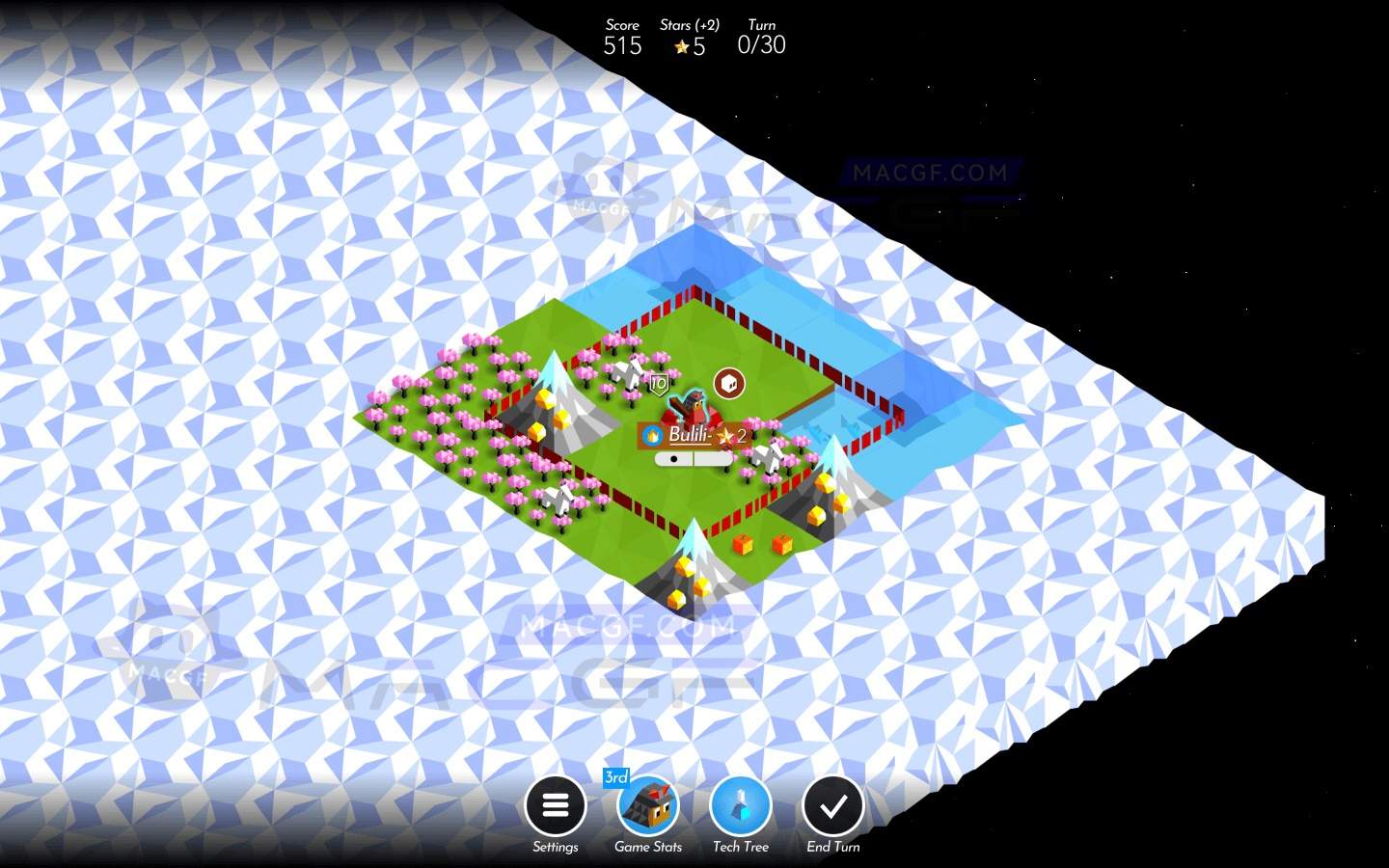Click the '10' defense badge near Bulili
Image resolution: width=1389 pixels, height=868 pixels.
(x=659, y=383)
